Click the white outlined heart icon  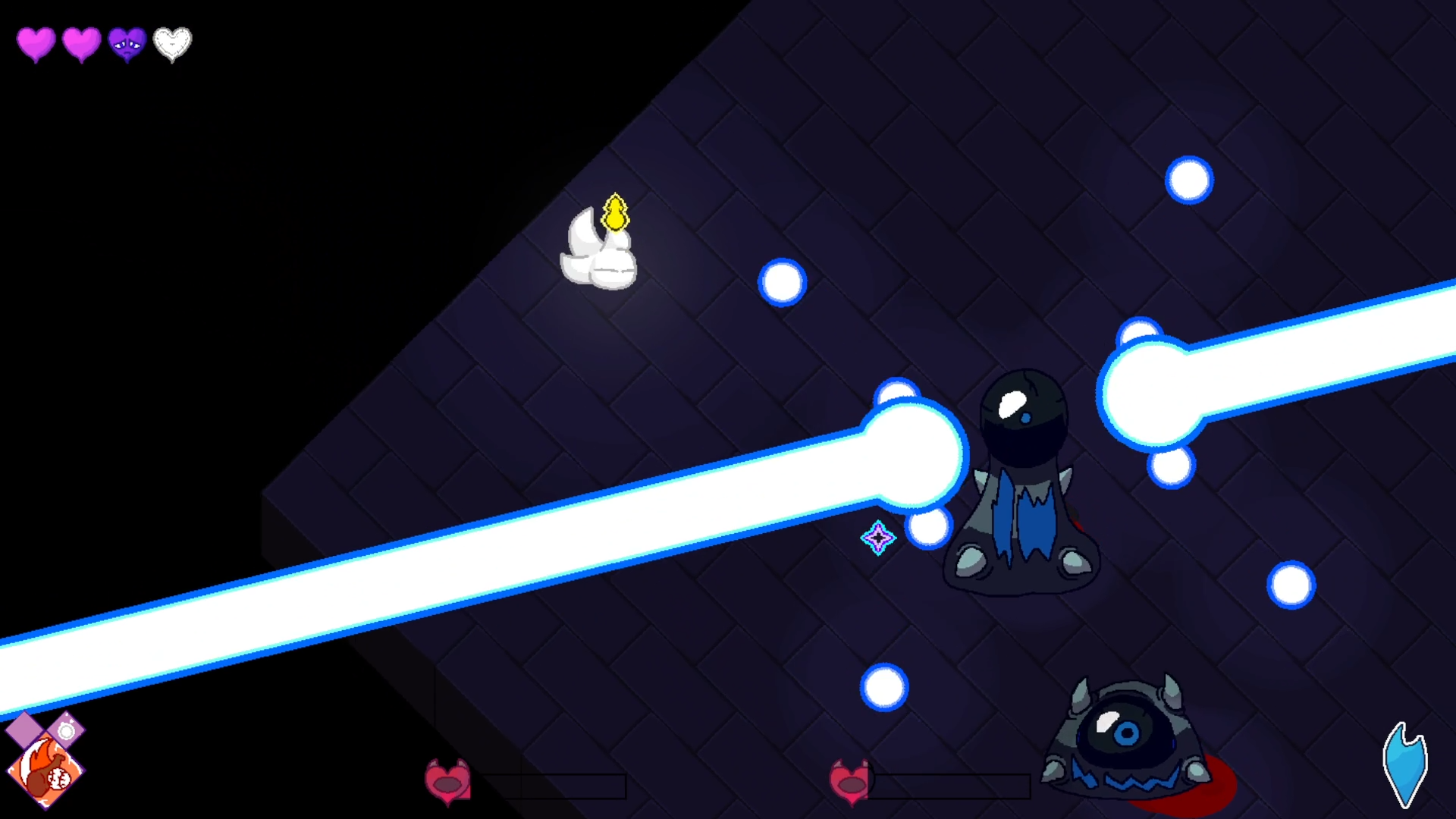[172, 44]
